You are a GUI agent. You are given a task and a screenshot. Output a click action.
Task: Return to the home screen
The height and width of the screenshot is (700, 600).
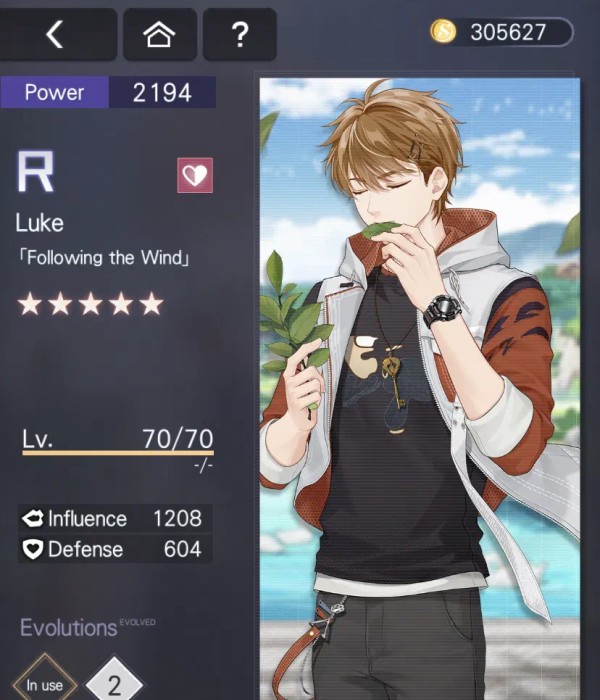pos(159,35)
